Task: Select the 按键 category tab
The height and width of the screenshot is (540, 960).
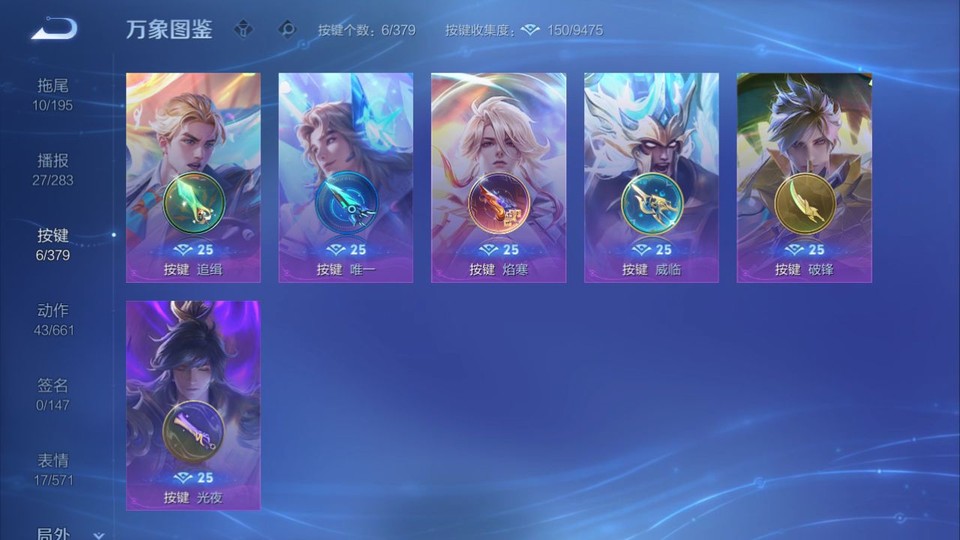Action: 53,244
